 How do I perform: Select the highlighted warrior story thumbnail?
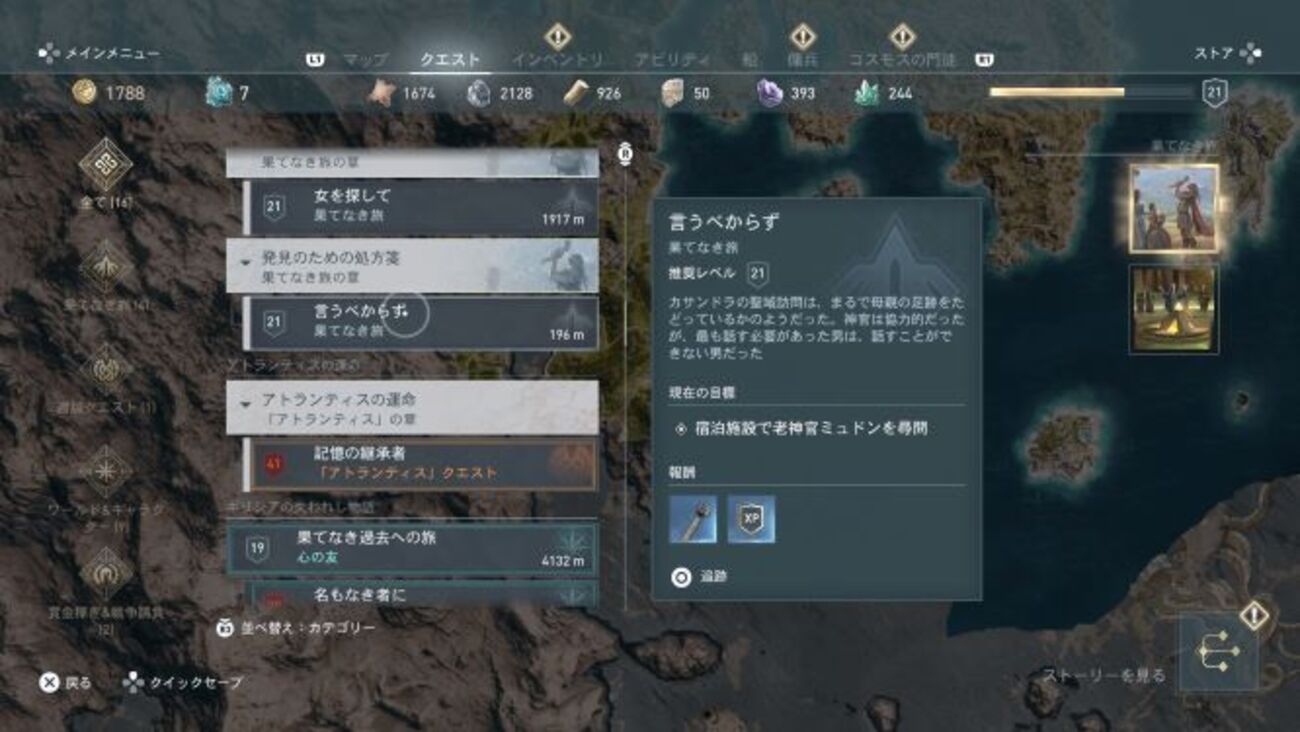(1174, 208)
